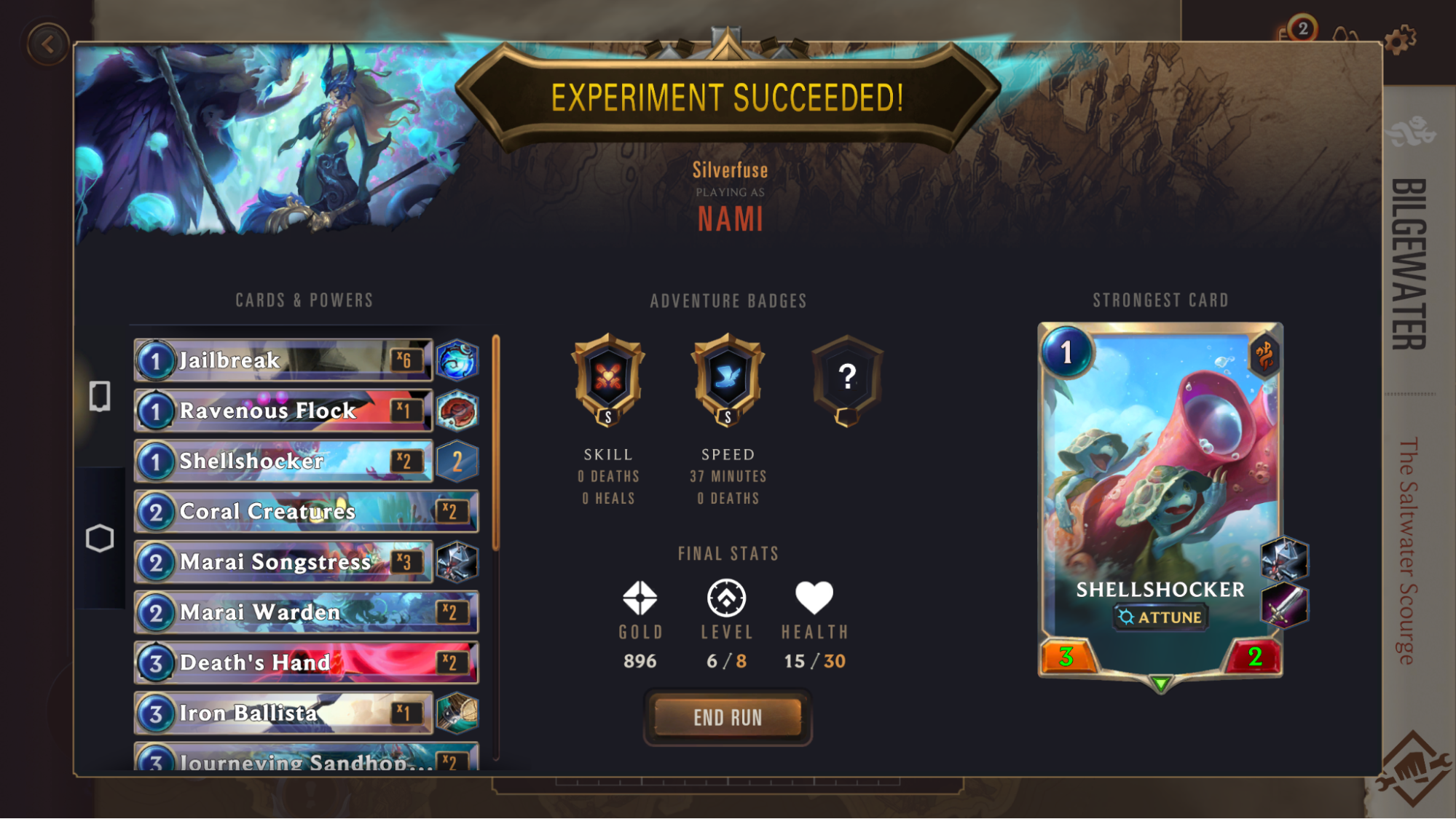Switch to the cards tab icon
1456x819 pixels.
coord(100,396)
